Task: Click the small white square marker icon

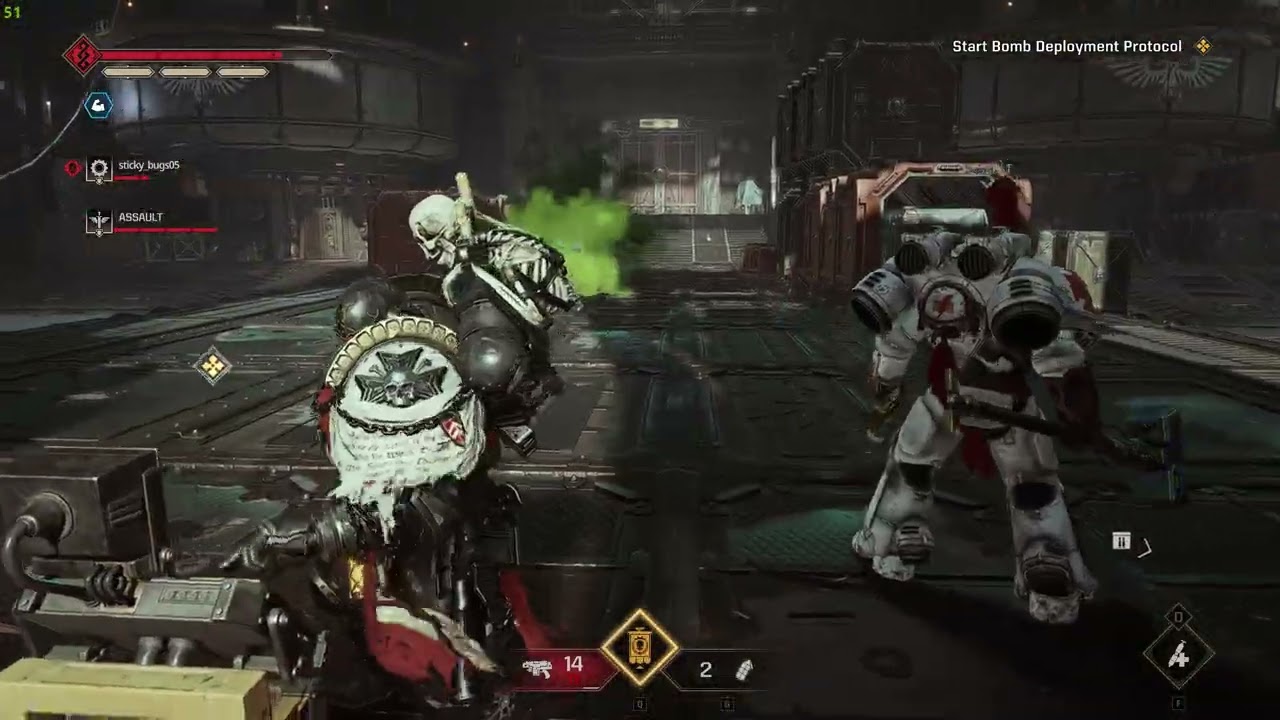Action: point(1121,542)
